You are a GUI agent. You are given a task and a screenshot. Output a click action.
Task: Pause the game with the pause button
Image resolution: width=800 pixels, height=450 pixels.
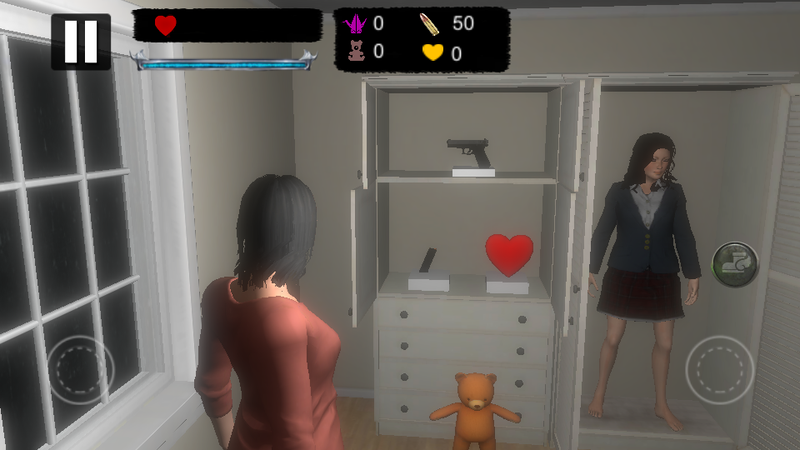tap(81, 41)
